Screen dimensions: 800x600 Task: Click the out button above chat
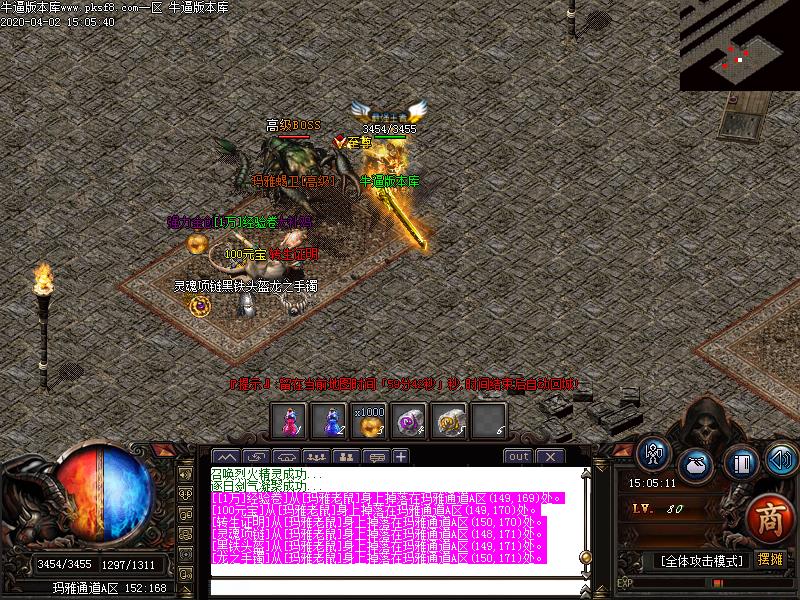tap(518, 457)
